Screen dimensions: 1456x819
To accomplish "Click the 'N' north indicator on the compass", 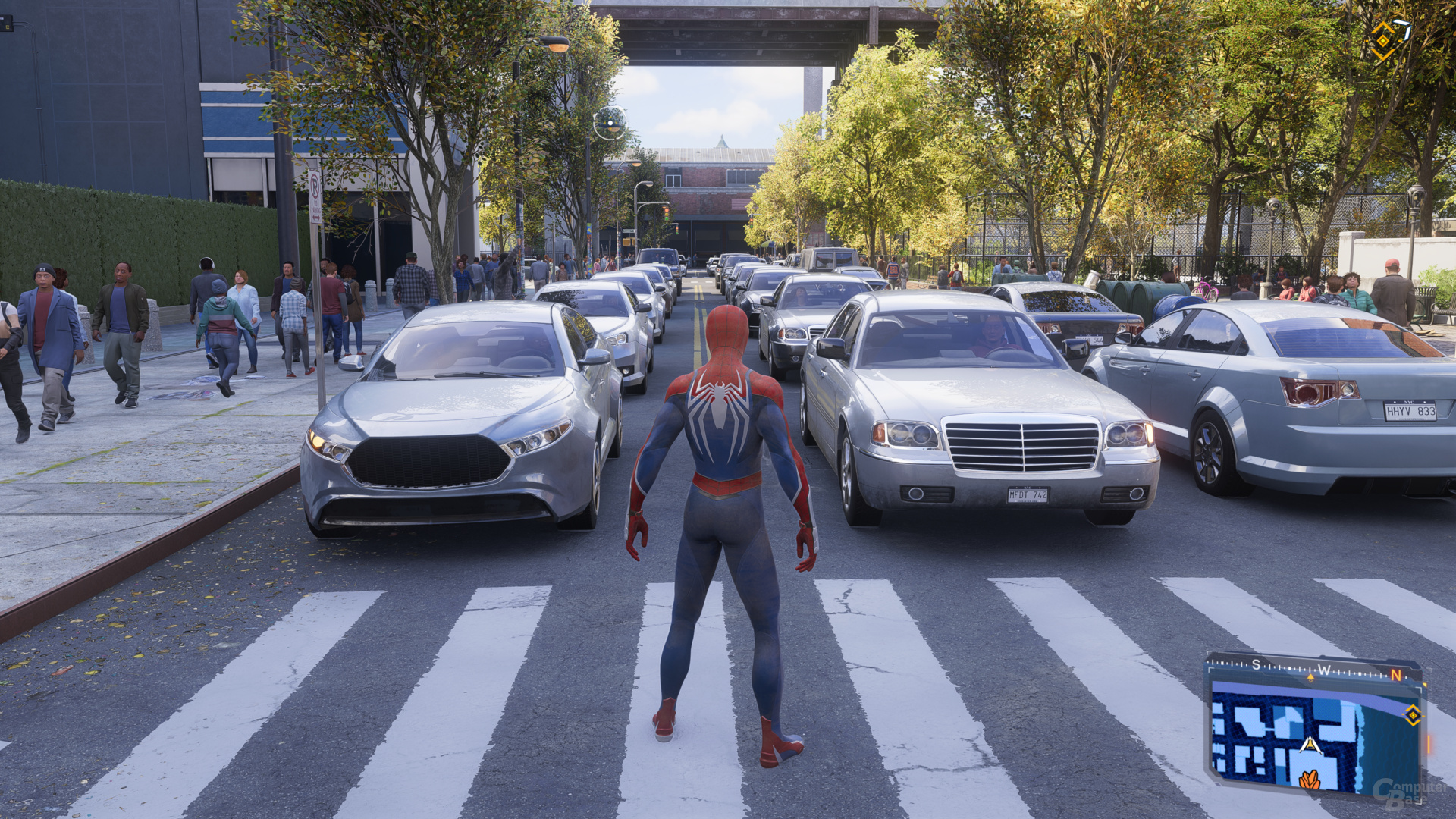I will [1395, 676].
